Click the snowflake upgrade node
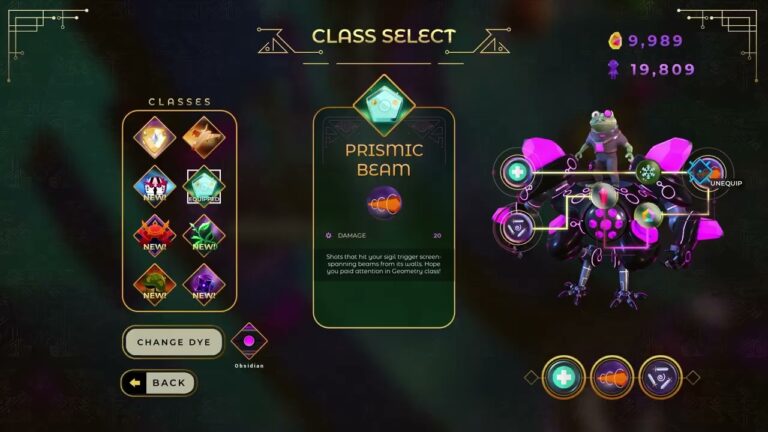Viewport: 768px width, 432px height. pyautogui.click(x=646, y=171)
